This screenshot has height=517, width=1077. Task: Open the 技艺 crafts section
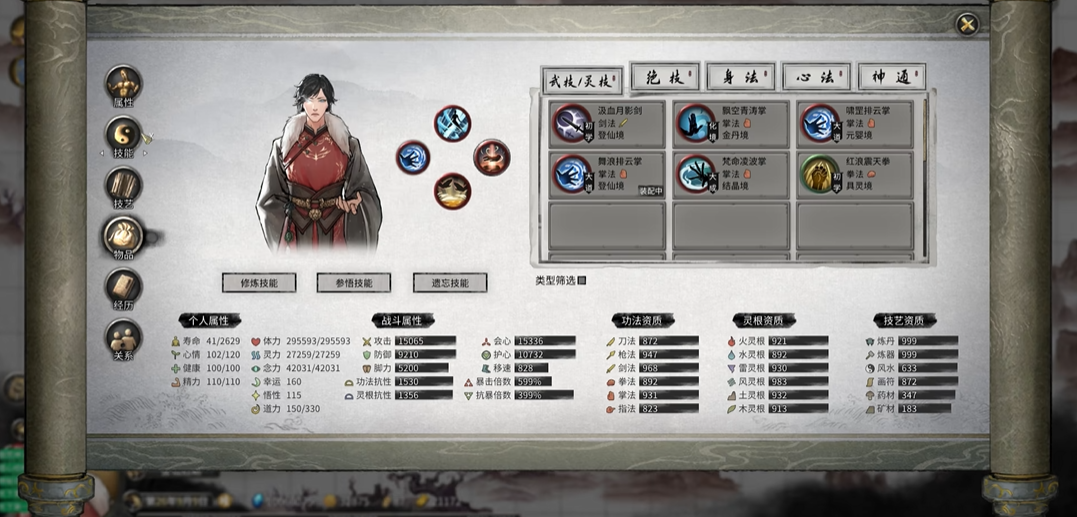pyautogui.click(x=123, y=187)
